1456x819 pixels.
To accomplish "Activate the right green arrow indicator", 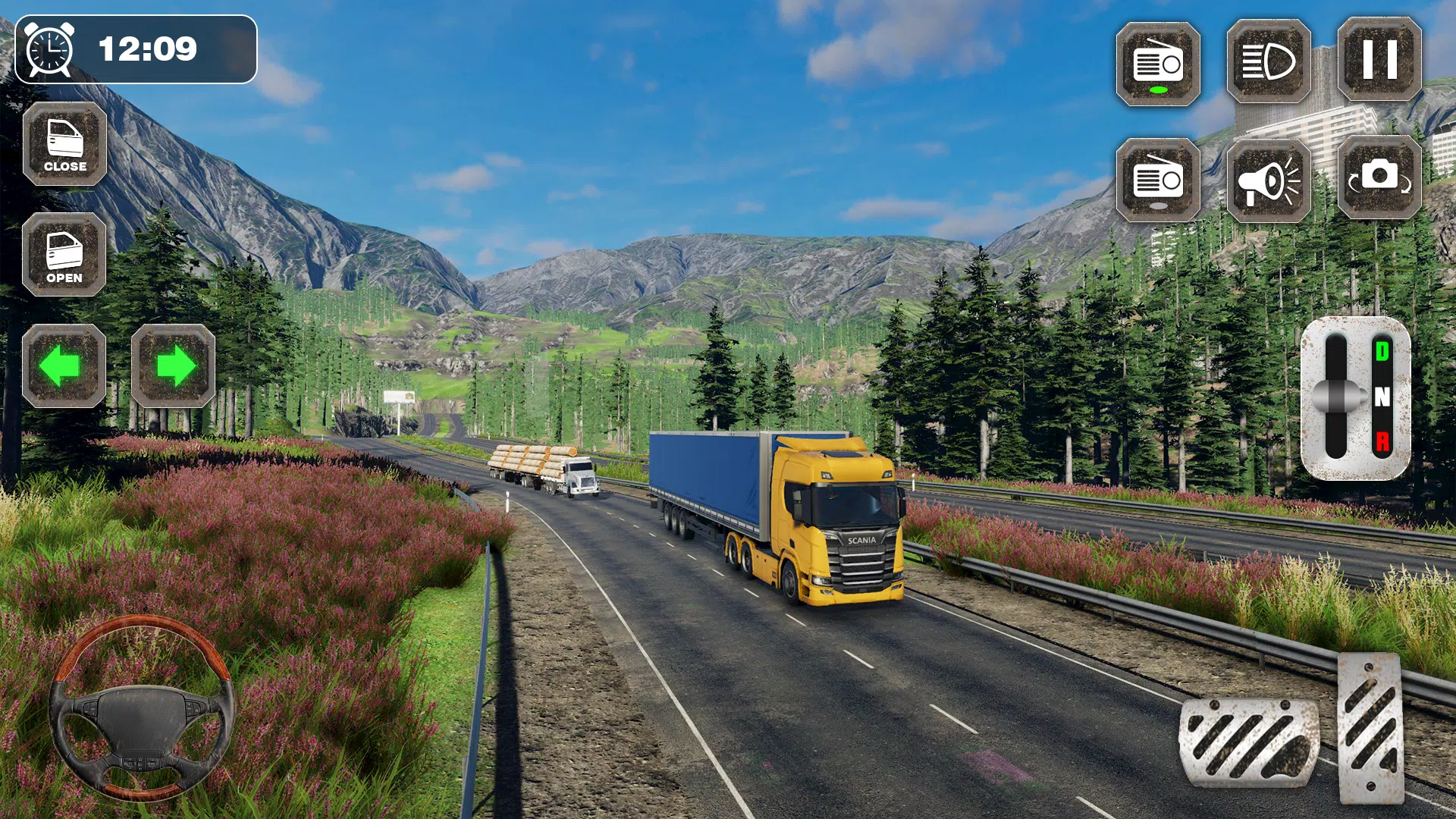I will [x=174, y=366].
